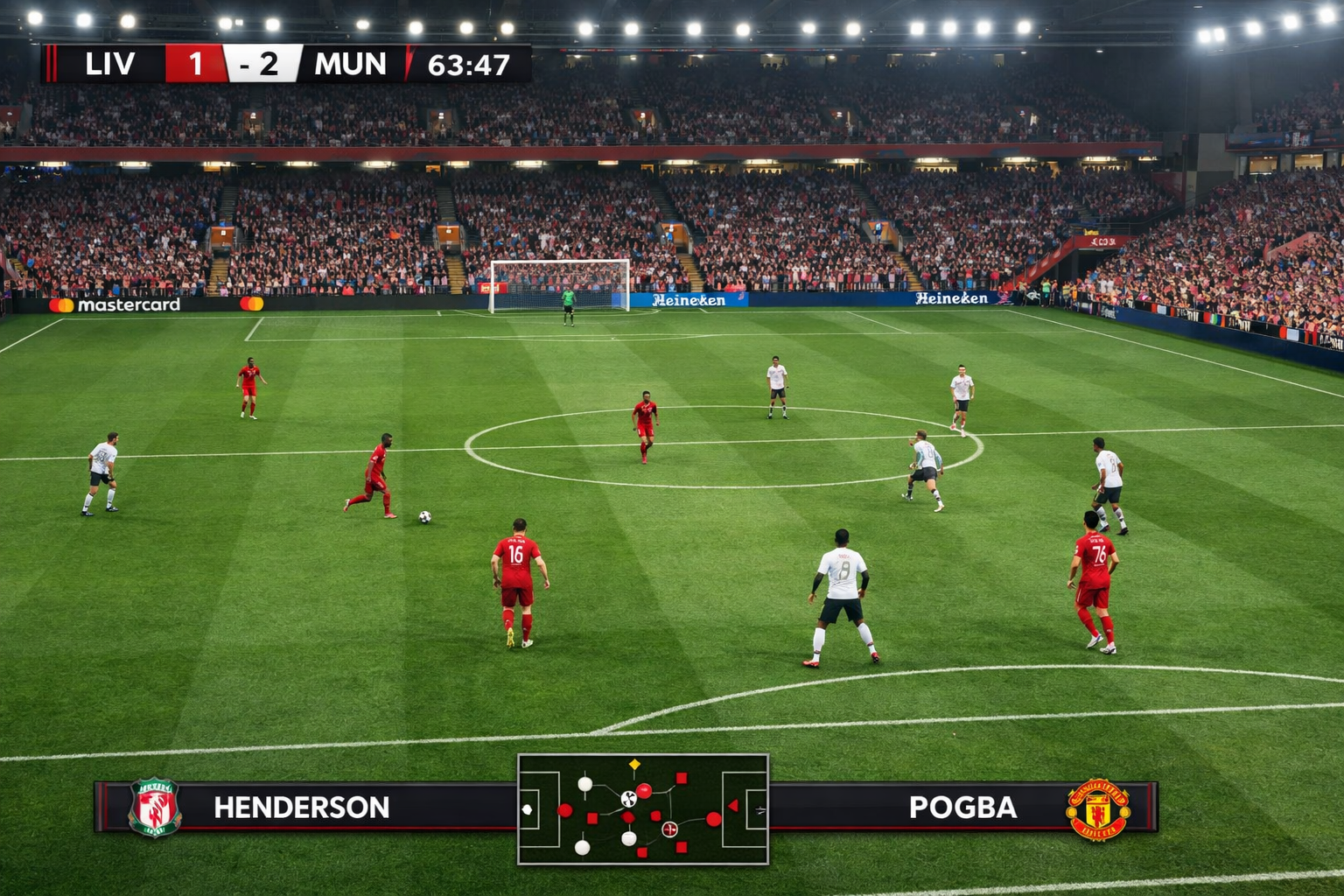Click the MUN label on the scoreboard
The image size is (1344, 896).
(x=351, y=63)
